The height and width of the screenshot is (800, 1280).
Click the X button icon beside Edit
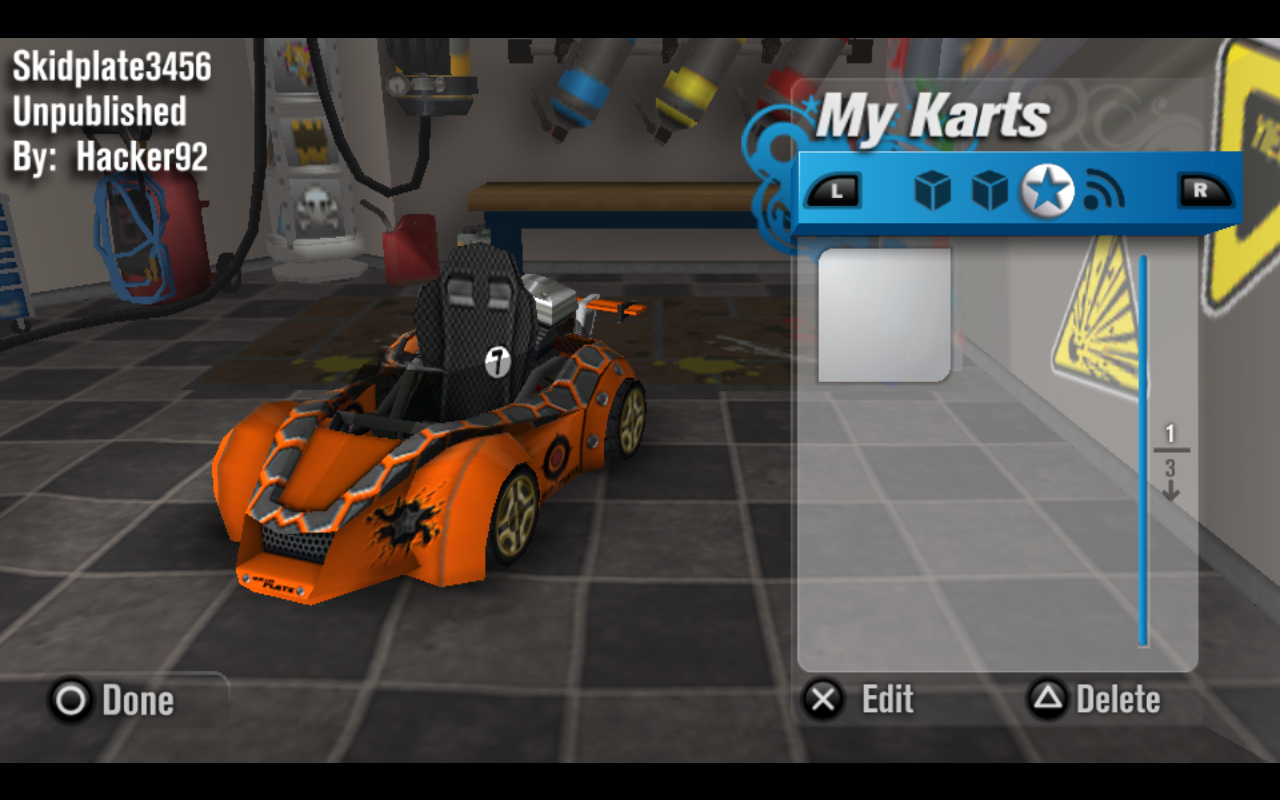point(823,701)
